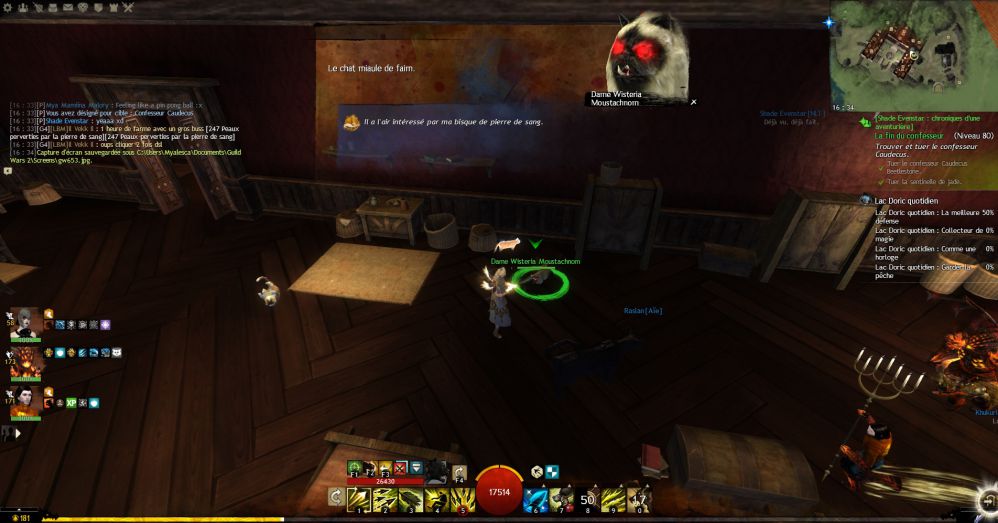Activate the green F1 pet attack command

(356, 467)
